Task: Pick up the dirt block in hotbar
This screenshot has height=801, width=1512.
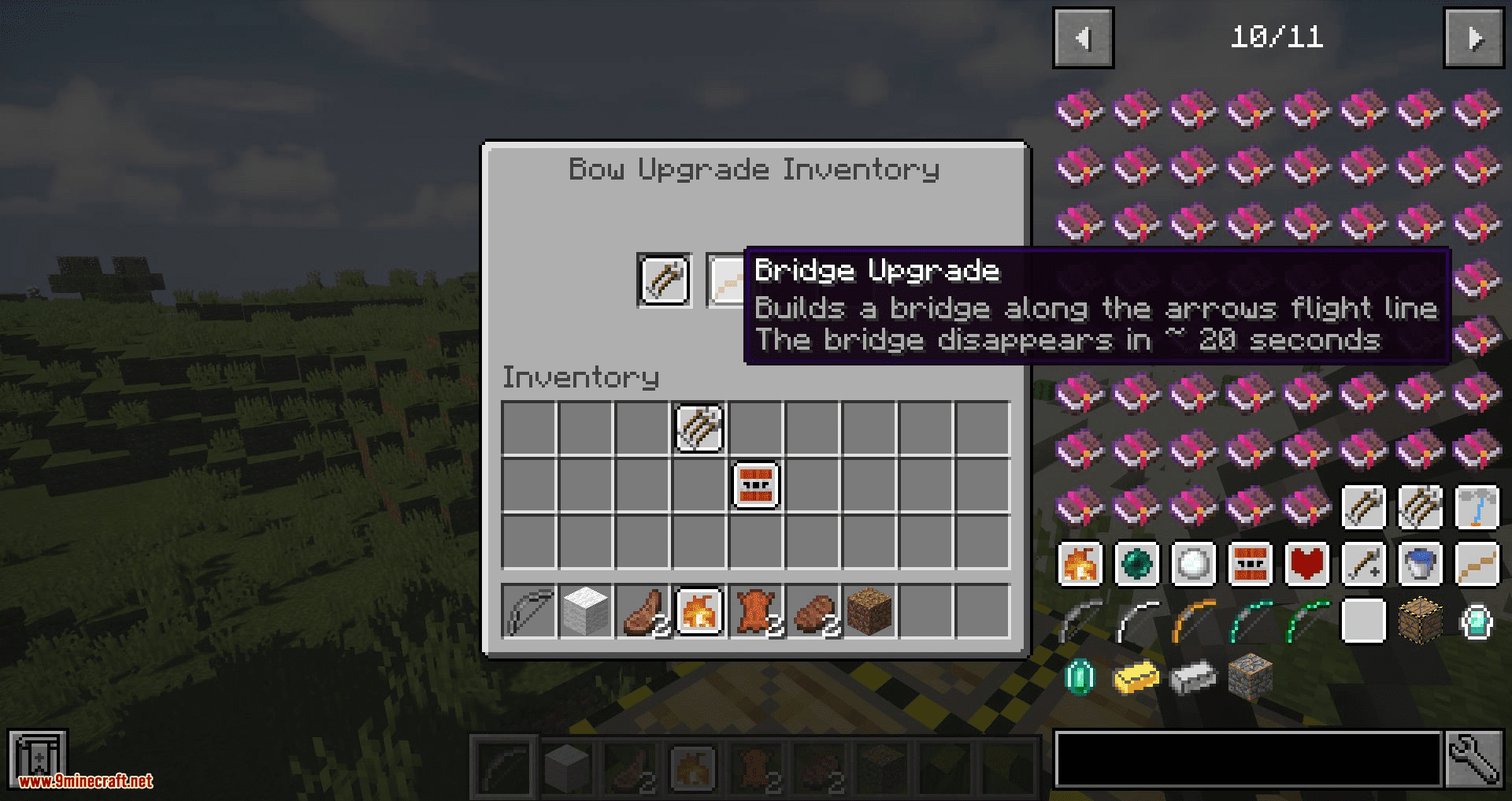Action: tap(869, 610)
